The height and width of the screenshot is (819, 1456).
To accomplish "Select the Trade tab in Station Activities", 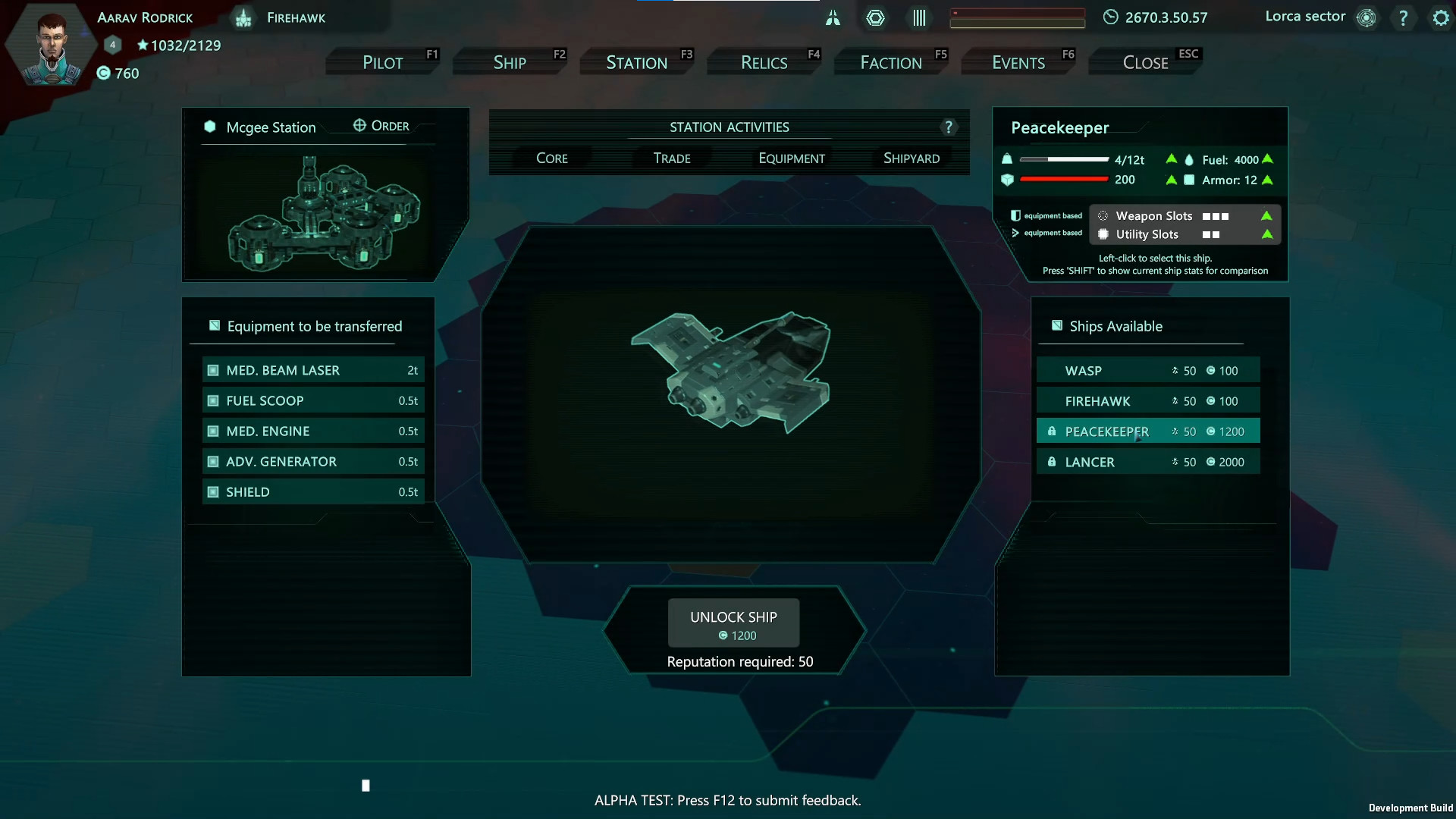I will click(671, 158).
